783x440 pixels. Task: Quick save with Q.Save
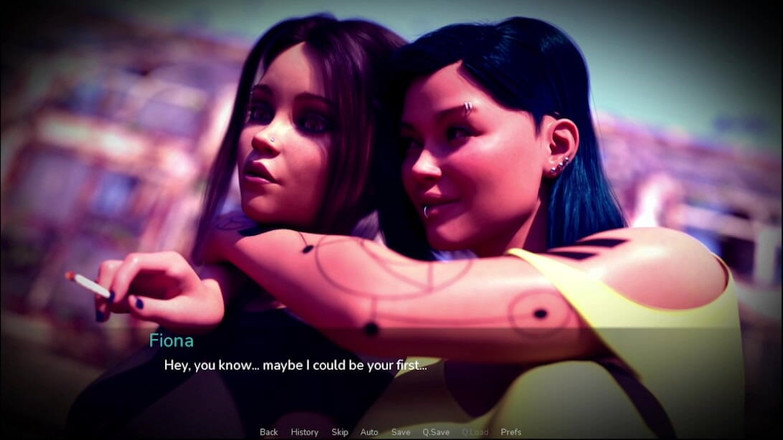pos(436,432)
